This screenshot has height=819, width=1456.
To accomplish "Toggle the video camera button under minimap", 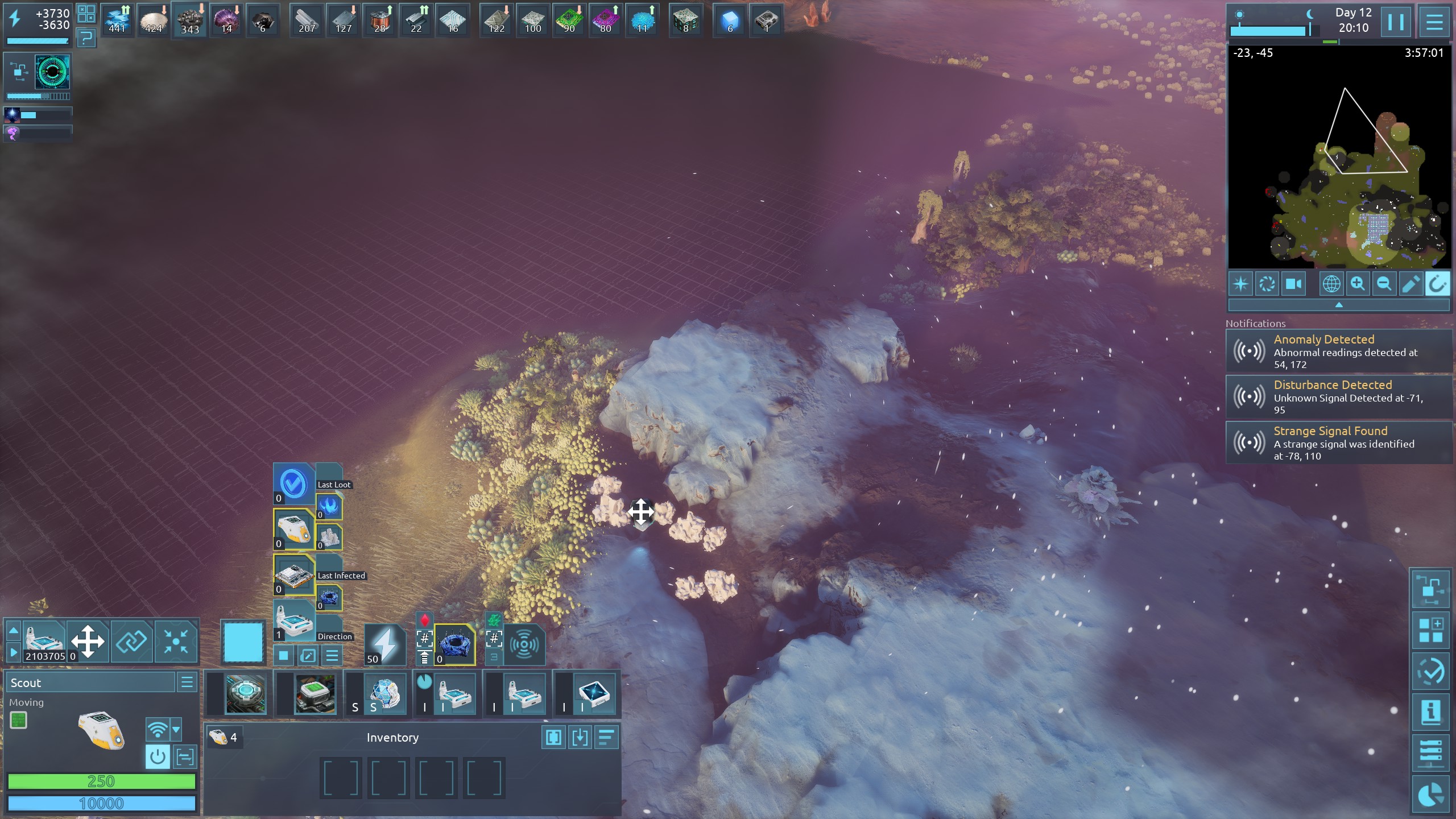I will [1293, 284].
